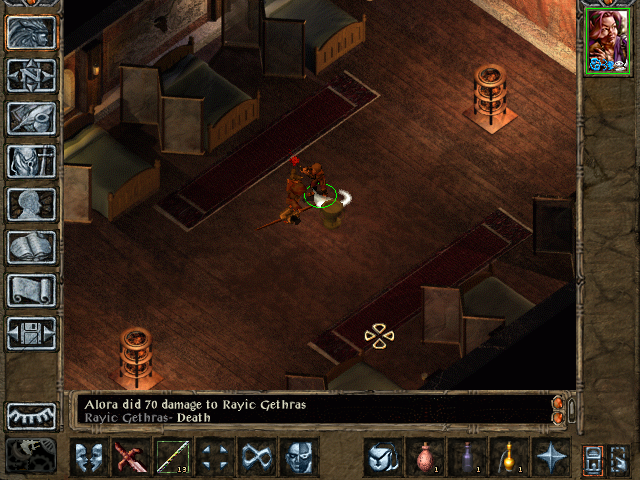Open the priest scroll spell page

click(32, 289)
